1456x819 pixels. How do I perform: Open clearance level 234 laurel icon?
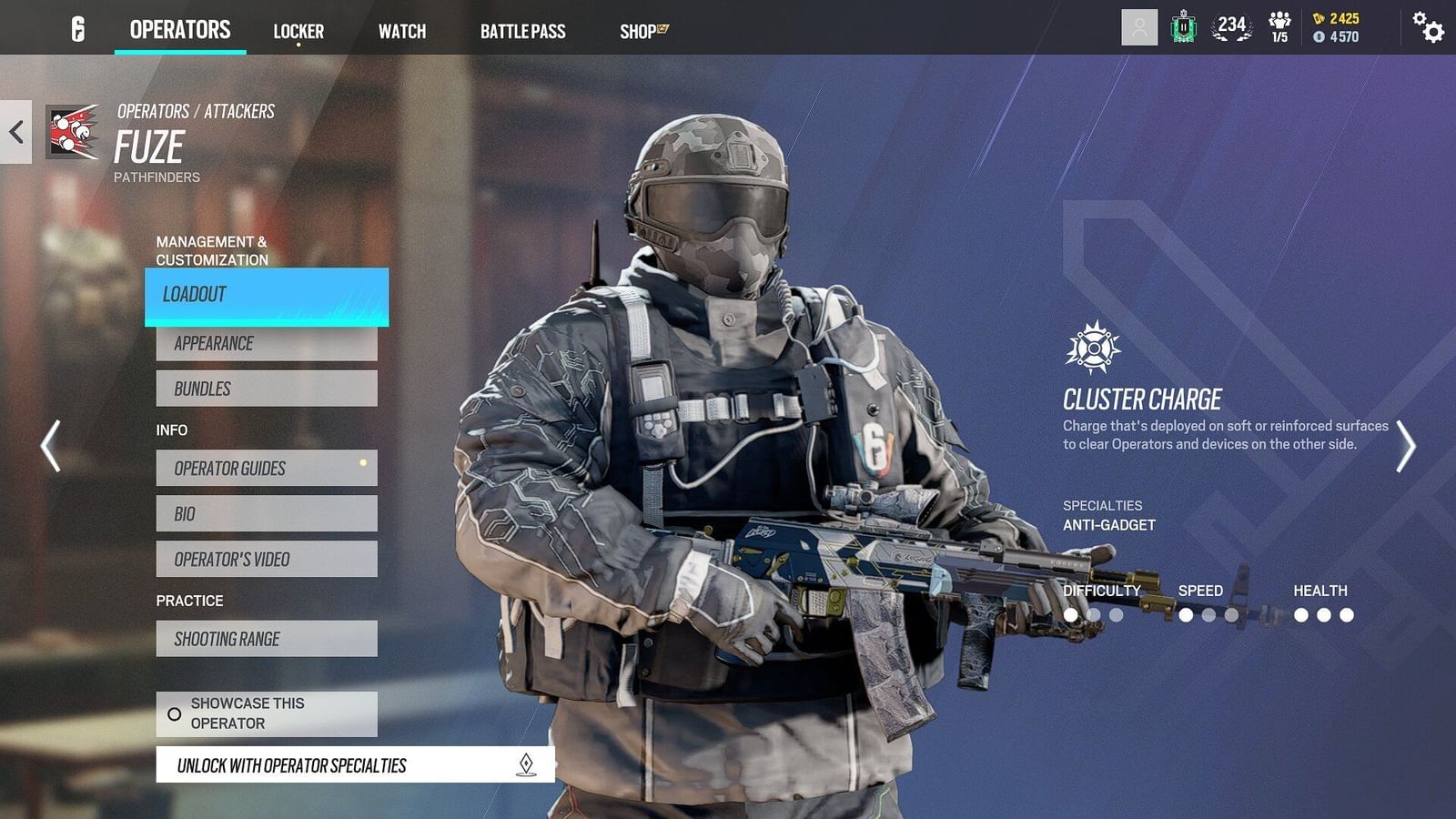coord(1231,27)
